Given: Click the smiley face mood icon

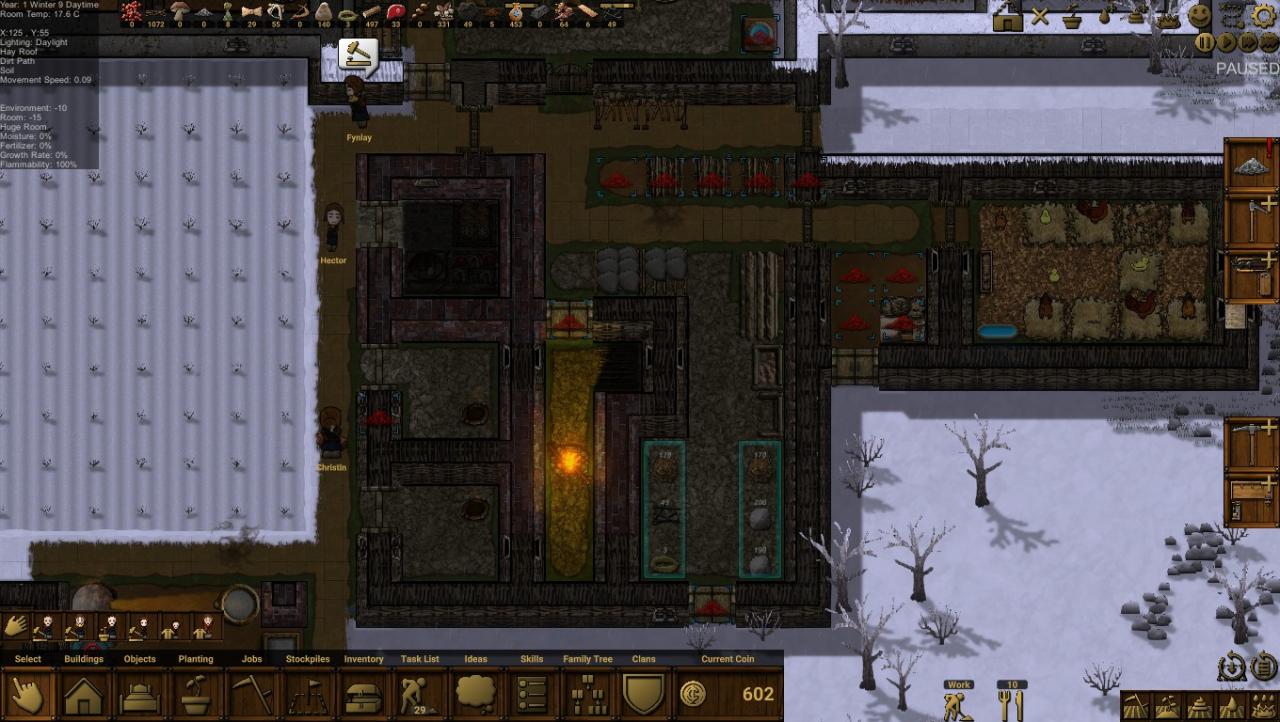Looking at the screenshot, I should 1200,15.
